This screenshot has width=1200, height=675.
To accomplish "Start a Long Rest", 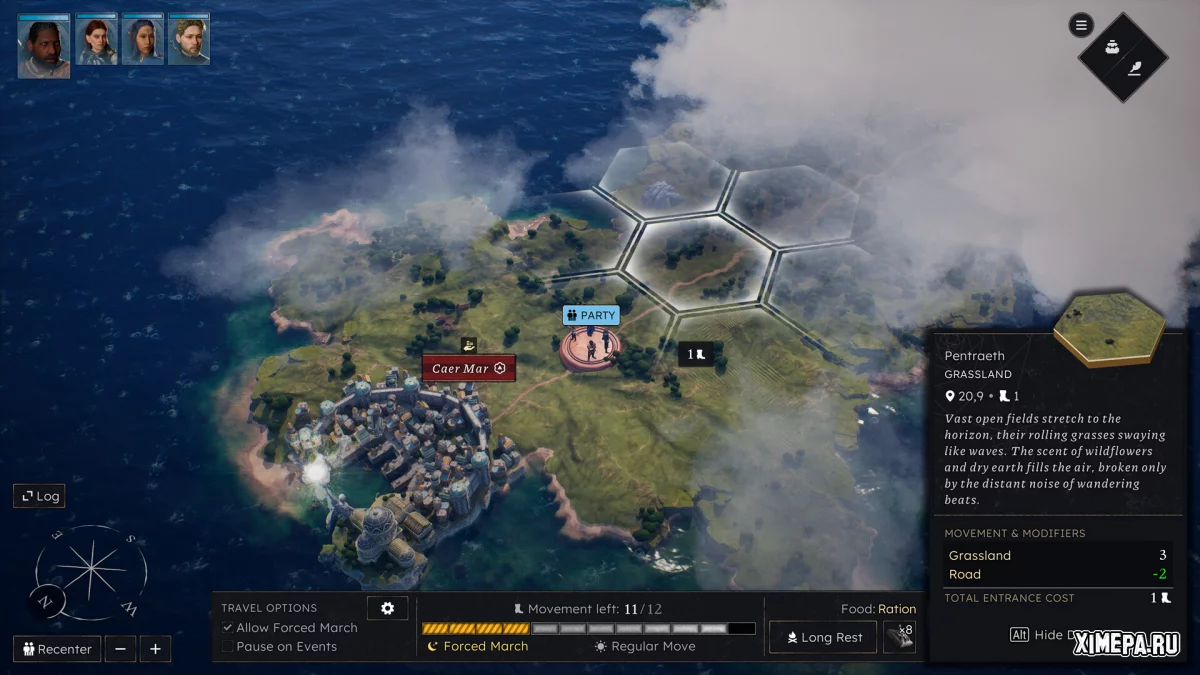I will [x=822, y=637].
